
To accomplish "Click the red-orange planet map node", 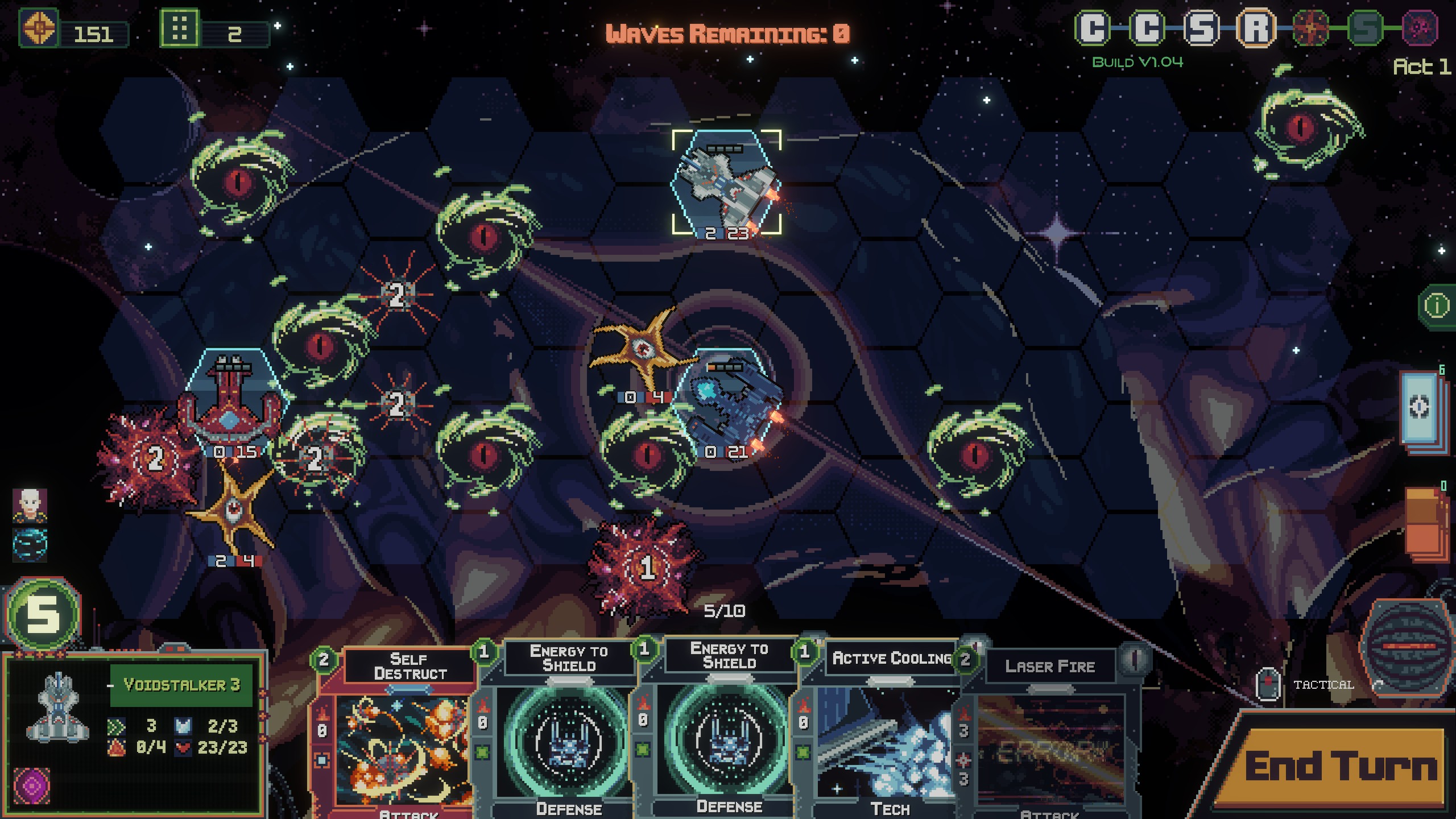I will pos(1310,28).
